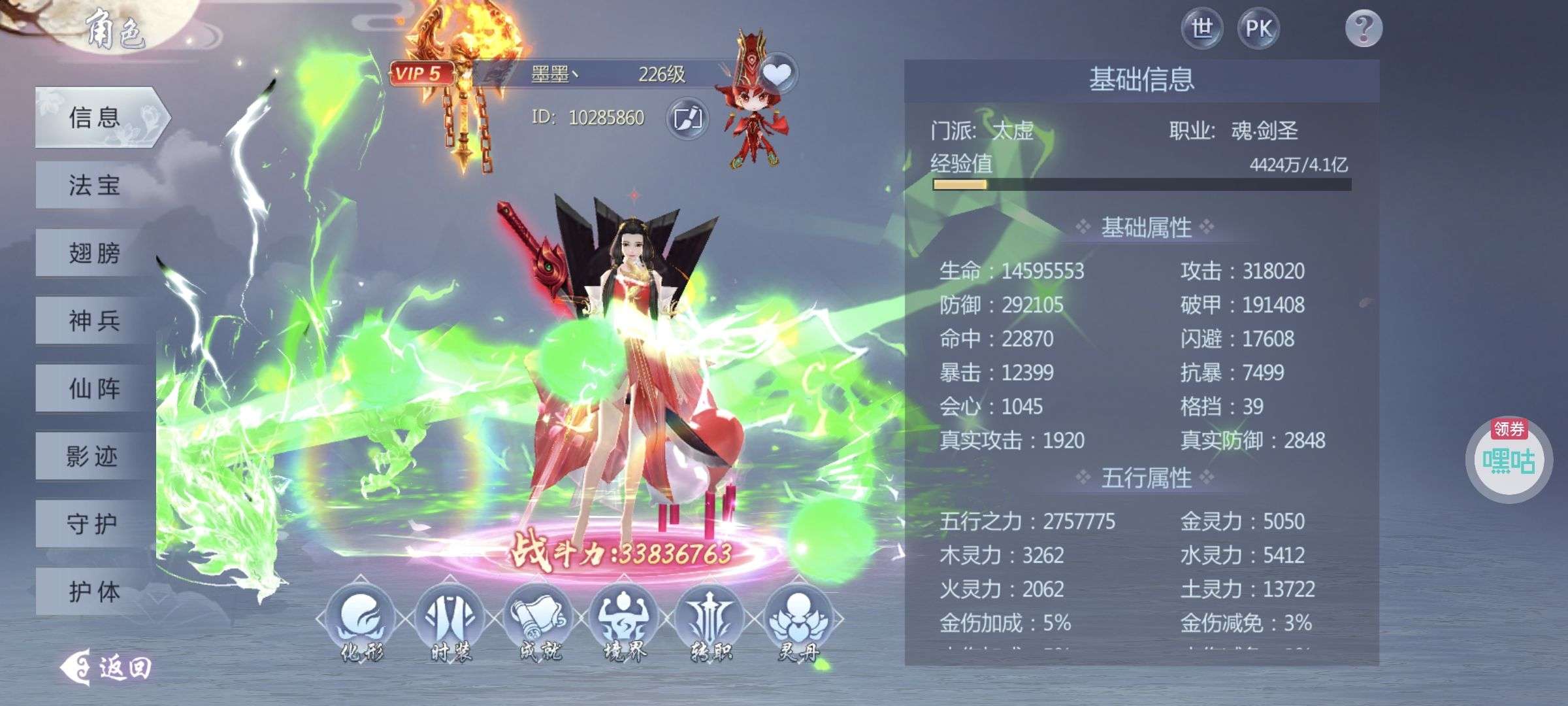Tap the edit name pencil icon
Viewport: 1568px width, 706px height.
point(688,117)
